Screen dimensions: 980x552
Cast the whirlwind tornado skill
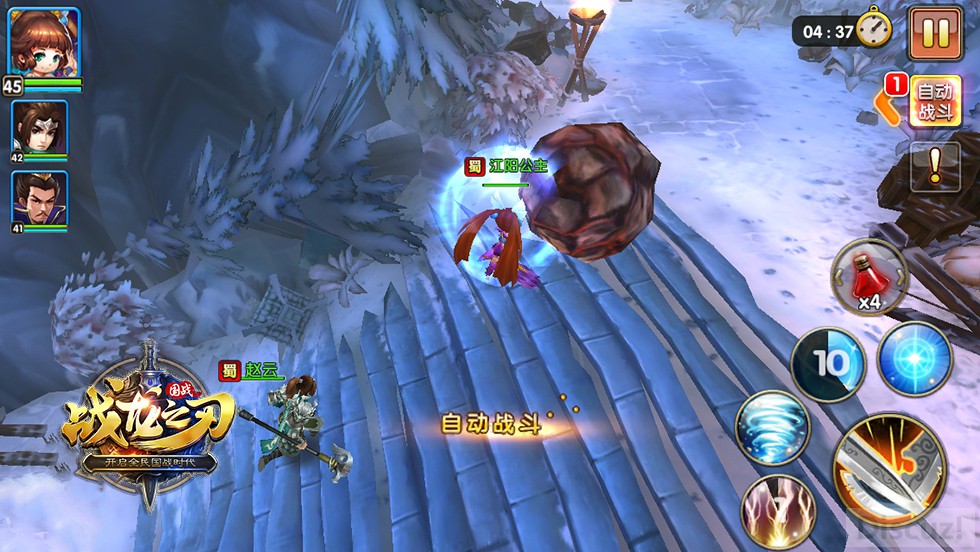click(x=773, y=428)
